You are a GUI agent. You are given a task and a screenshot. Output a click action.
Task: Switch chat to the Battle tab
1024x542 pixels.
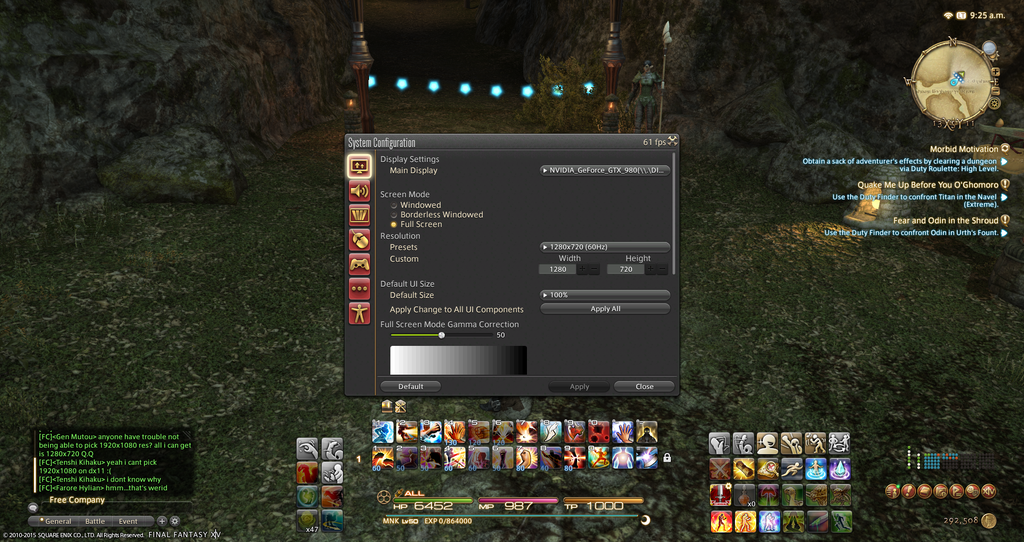(95, 521)
